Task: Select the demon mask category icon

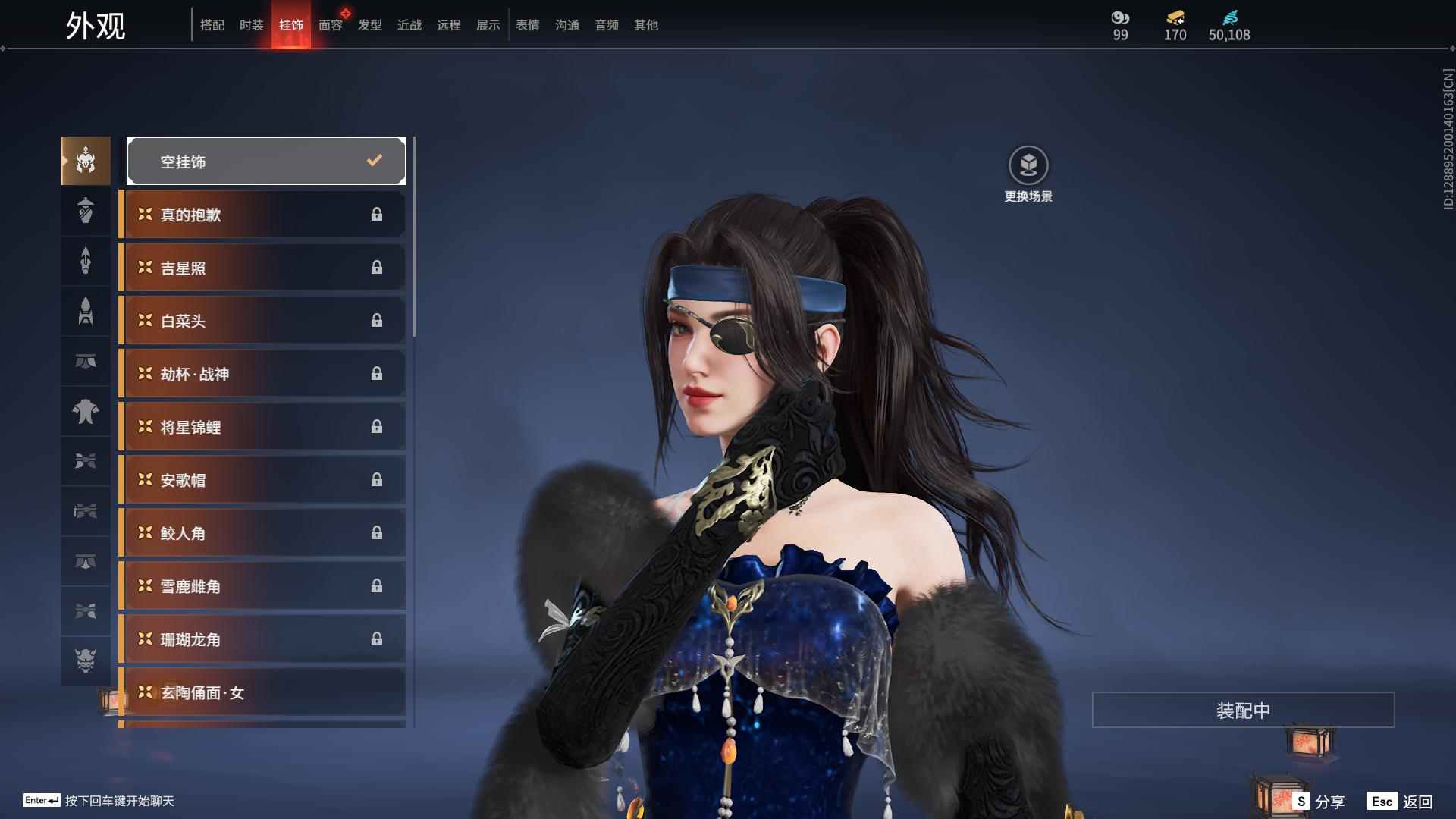Action: point(86,661)
